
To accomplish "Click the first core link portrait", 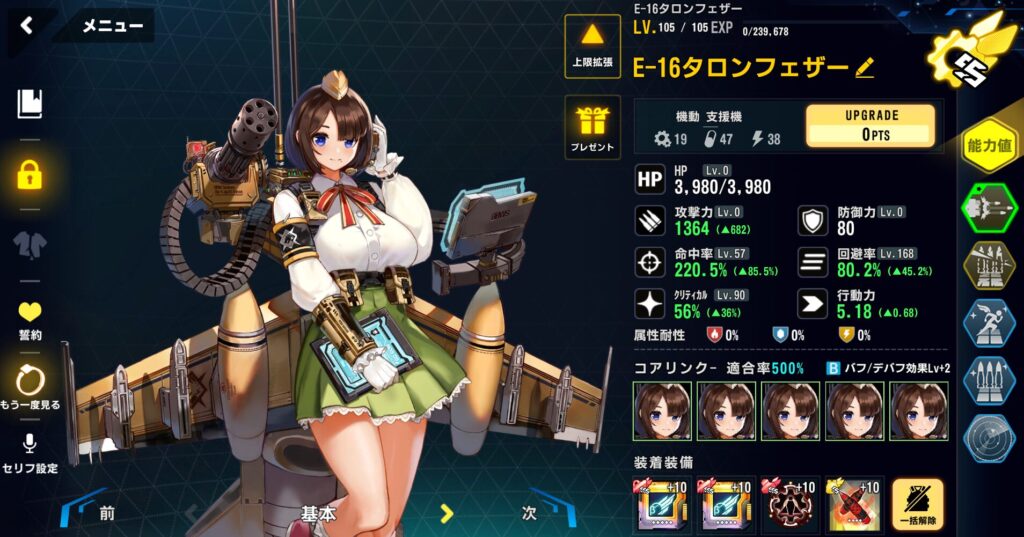I will coord(661,411).
